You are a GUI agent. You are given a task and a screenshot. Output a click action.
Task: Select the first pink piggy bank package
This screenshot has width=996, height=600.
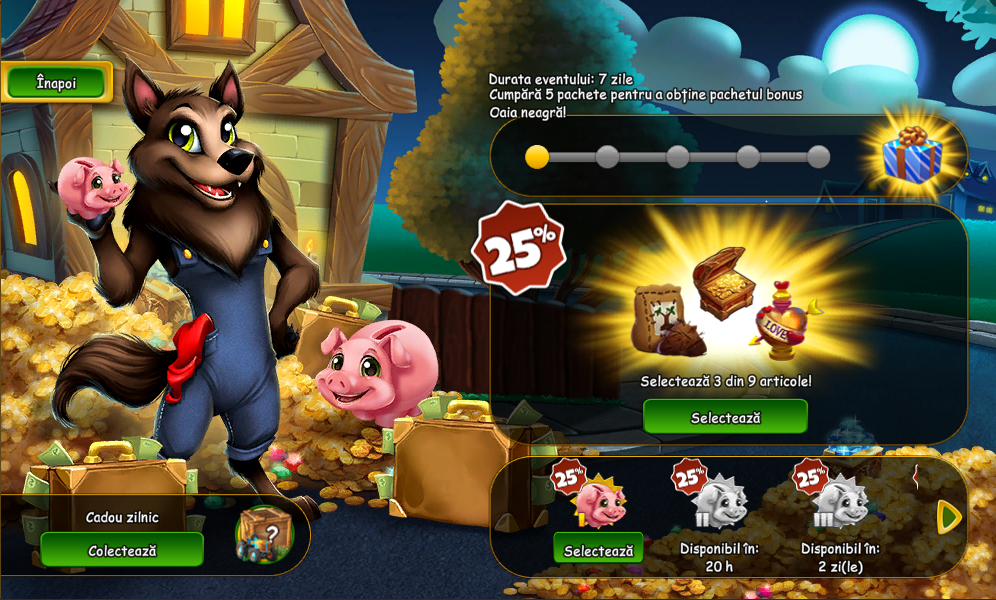point(598,550)
